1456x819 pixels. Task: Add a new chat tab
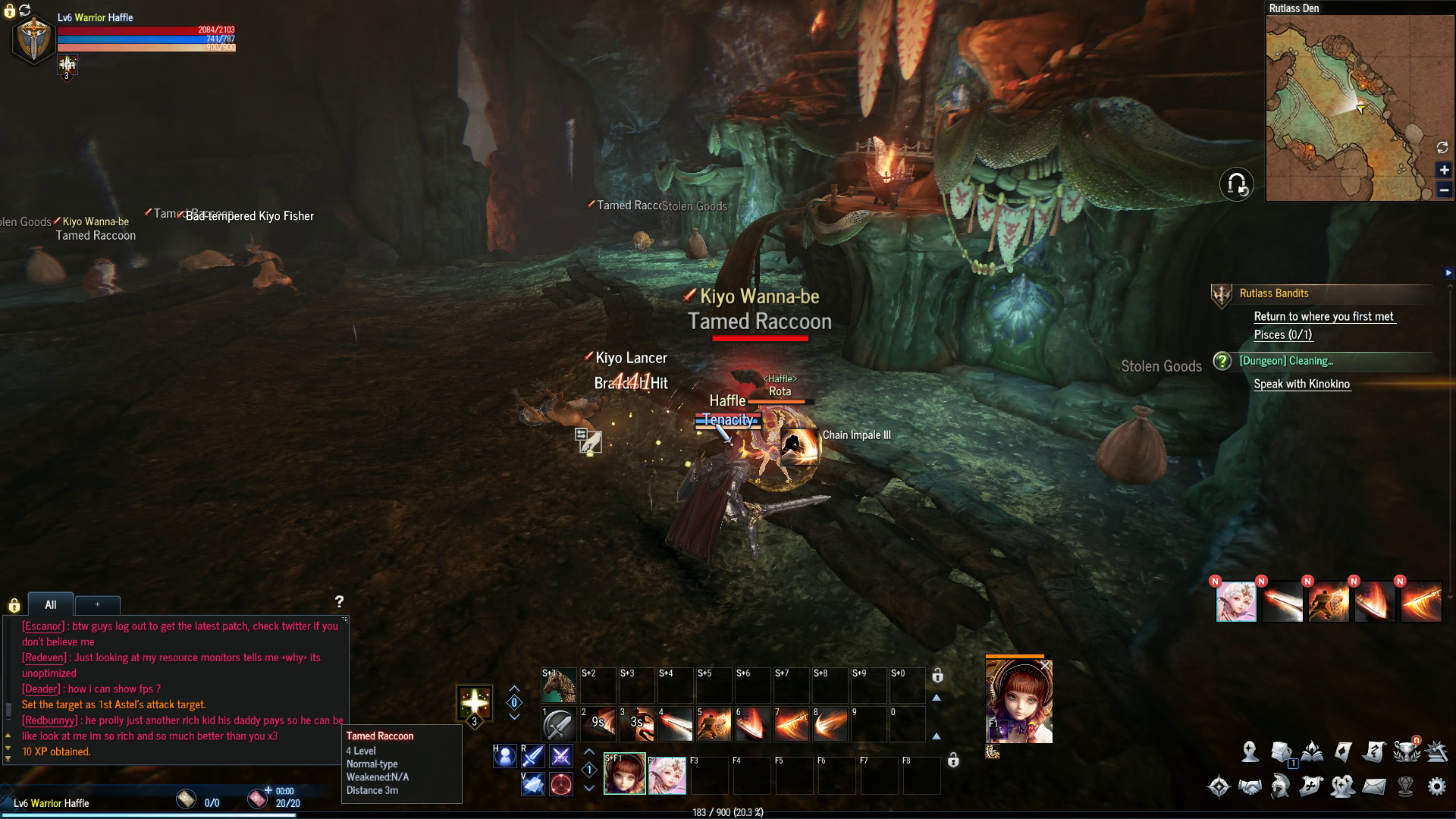tap(97, 604)
